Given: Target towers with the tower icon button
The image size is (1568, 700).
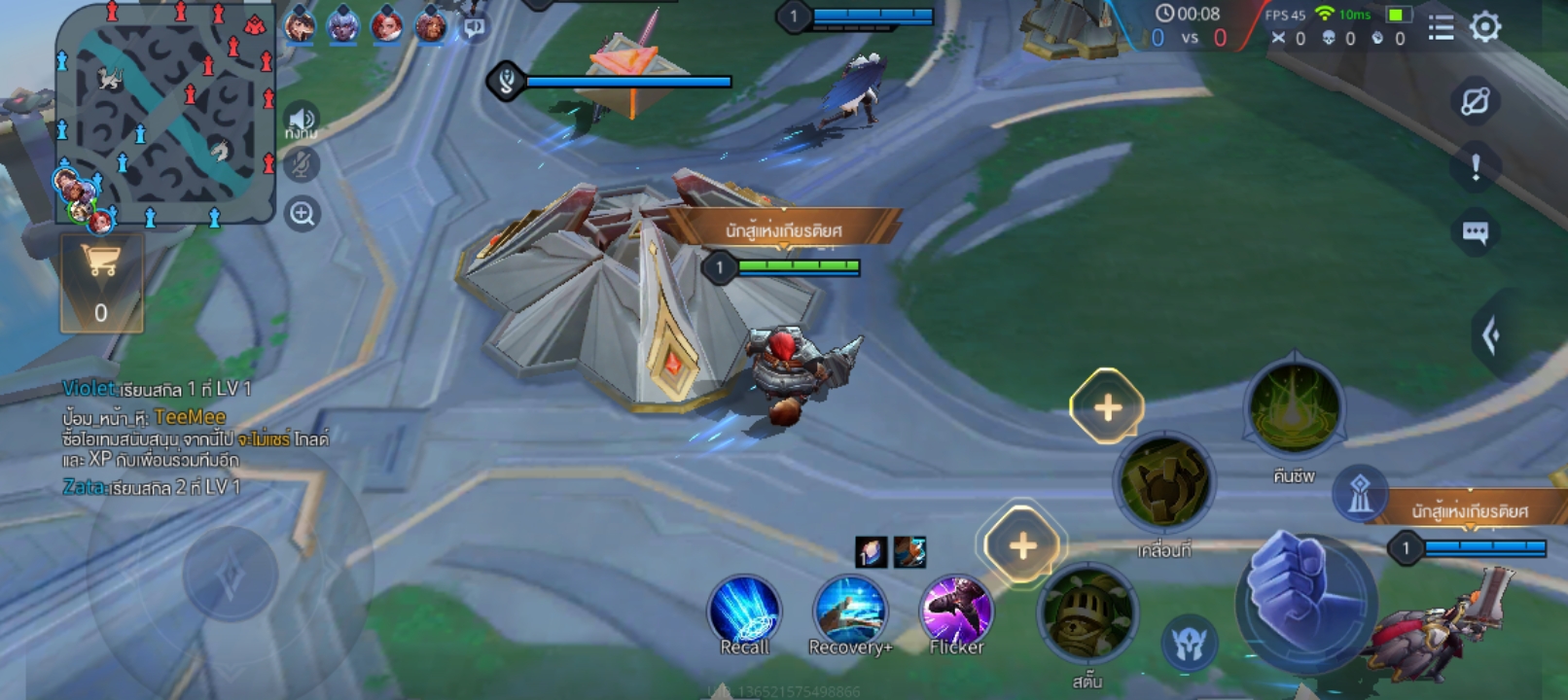Looking at the screenshot, I should (1359, 493).
